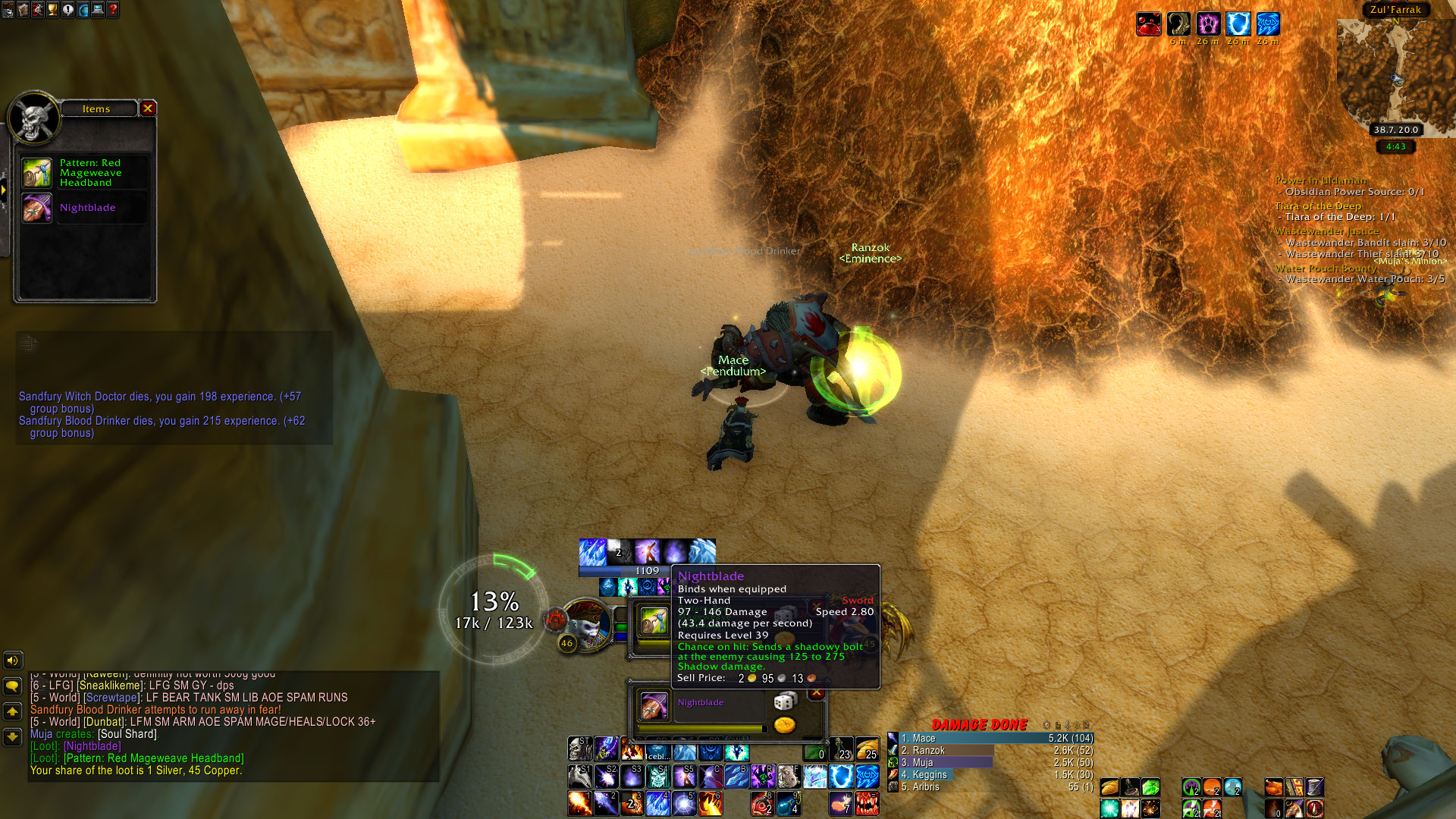Image resolution: width=1456 pixels, height=819 pixels.
Task: Open the red question mark help button
Action: (113, 10)
